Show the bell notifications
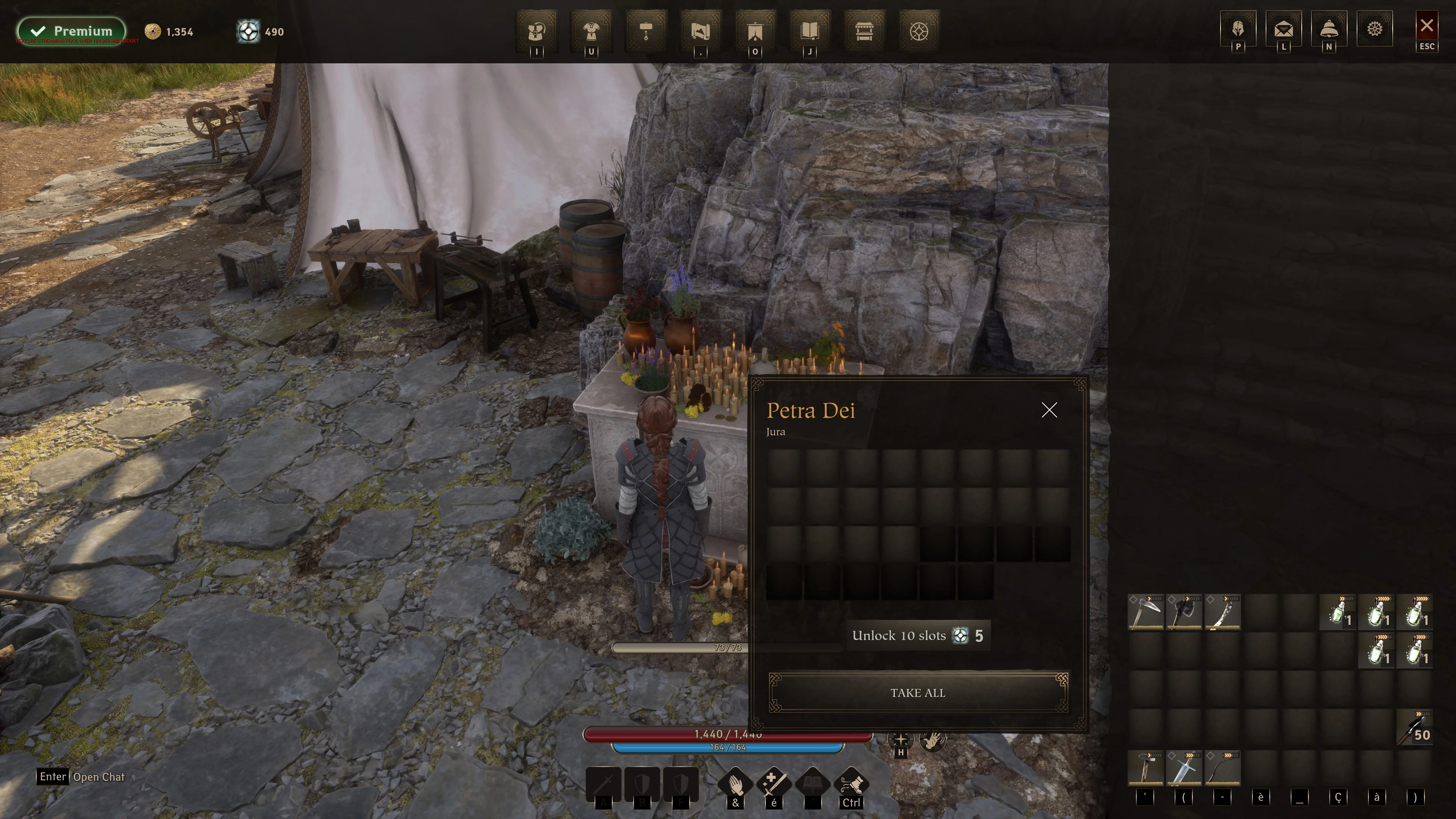The width and height of the screenshot is (1456, 819). tap(1329, 28)
